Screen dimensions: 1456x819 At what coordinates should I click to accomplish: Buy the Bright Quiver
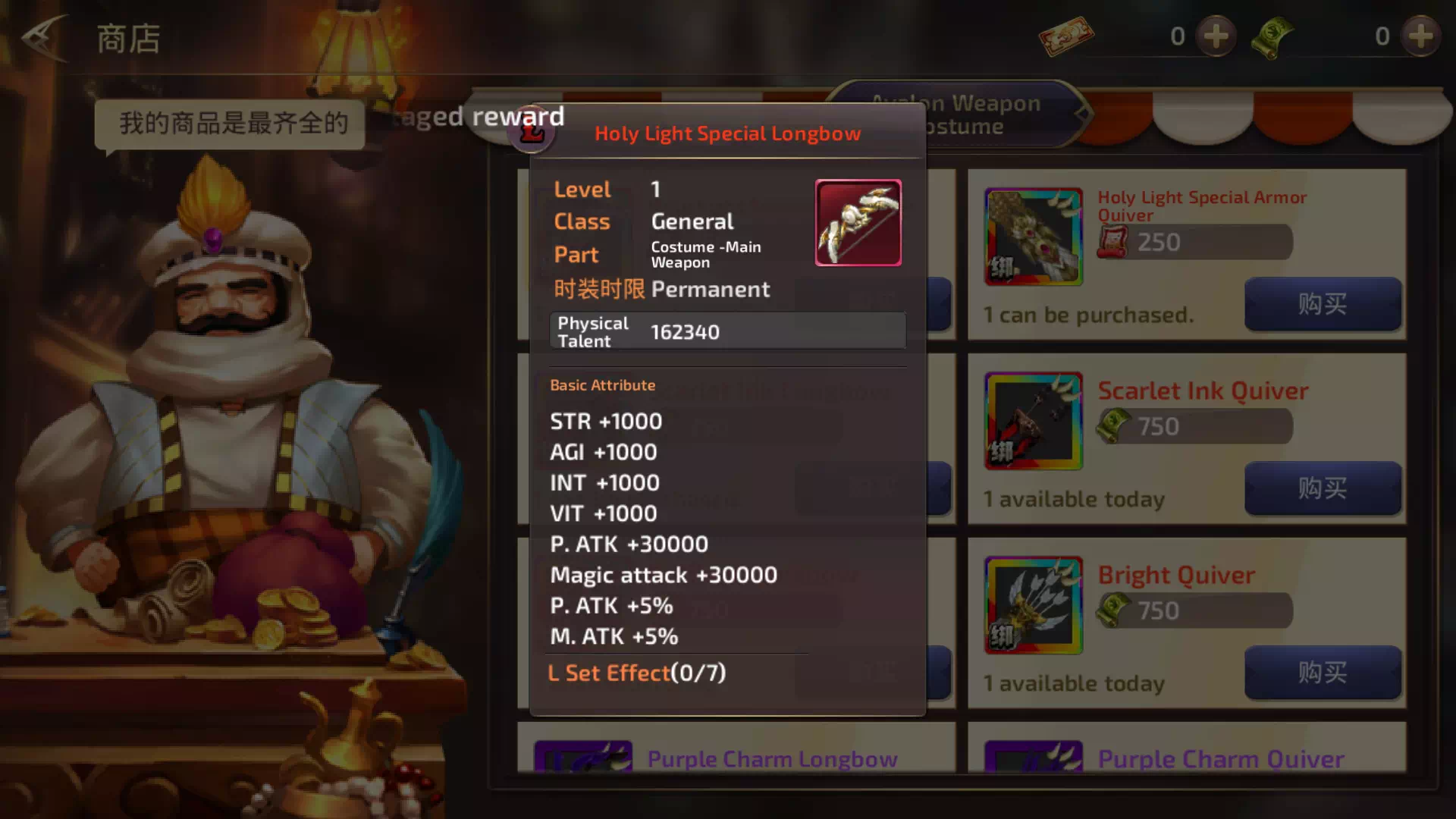click(1322, 673)
